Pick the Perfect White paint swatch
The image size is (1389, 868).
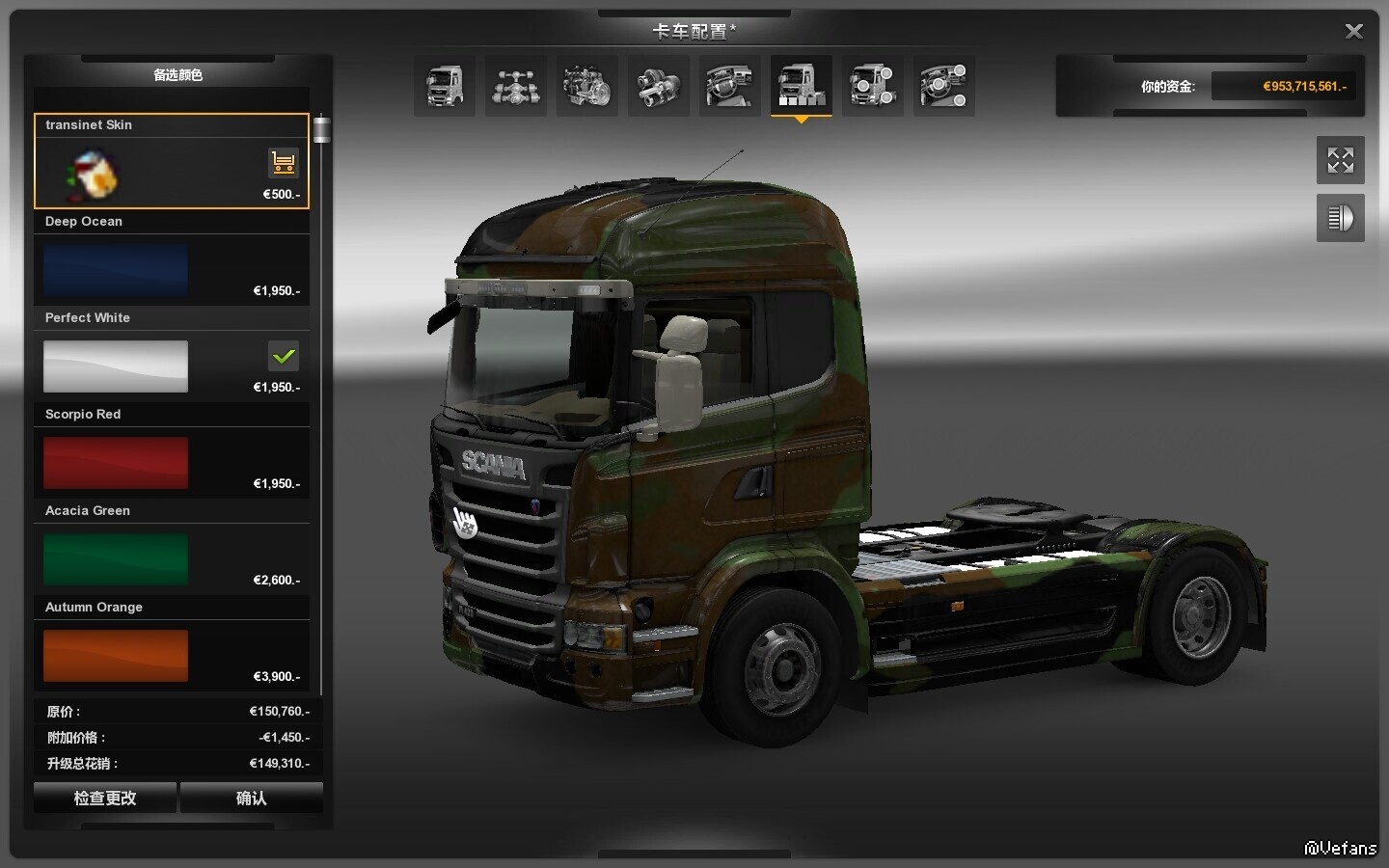click(116, 366)
